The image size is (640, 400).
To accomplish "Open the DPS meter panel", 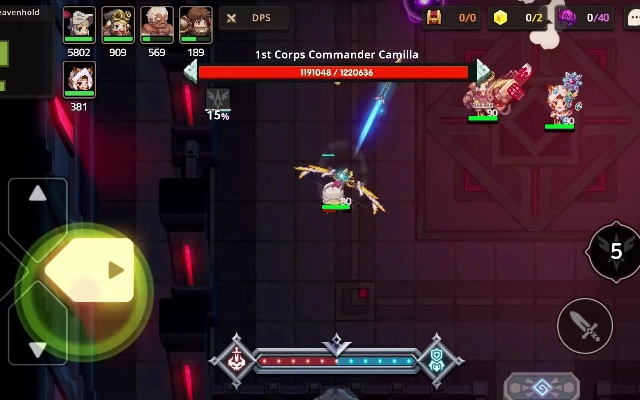I will point(253,18).
